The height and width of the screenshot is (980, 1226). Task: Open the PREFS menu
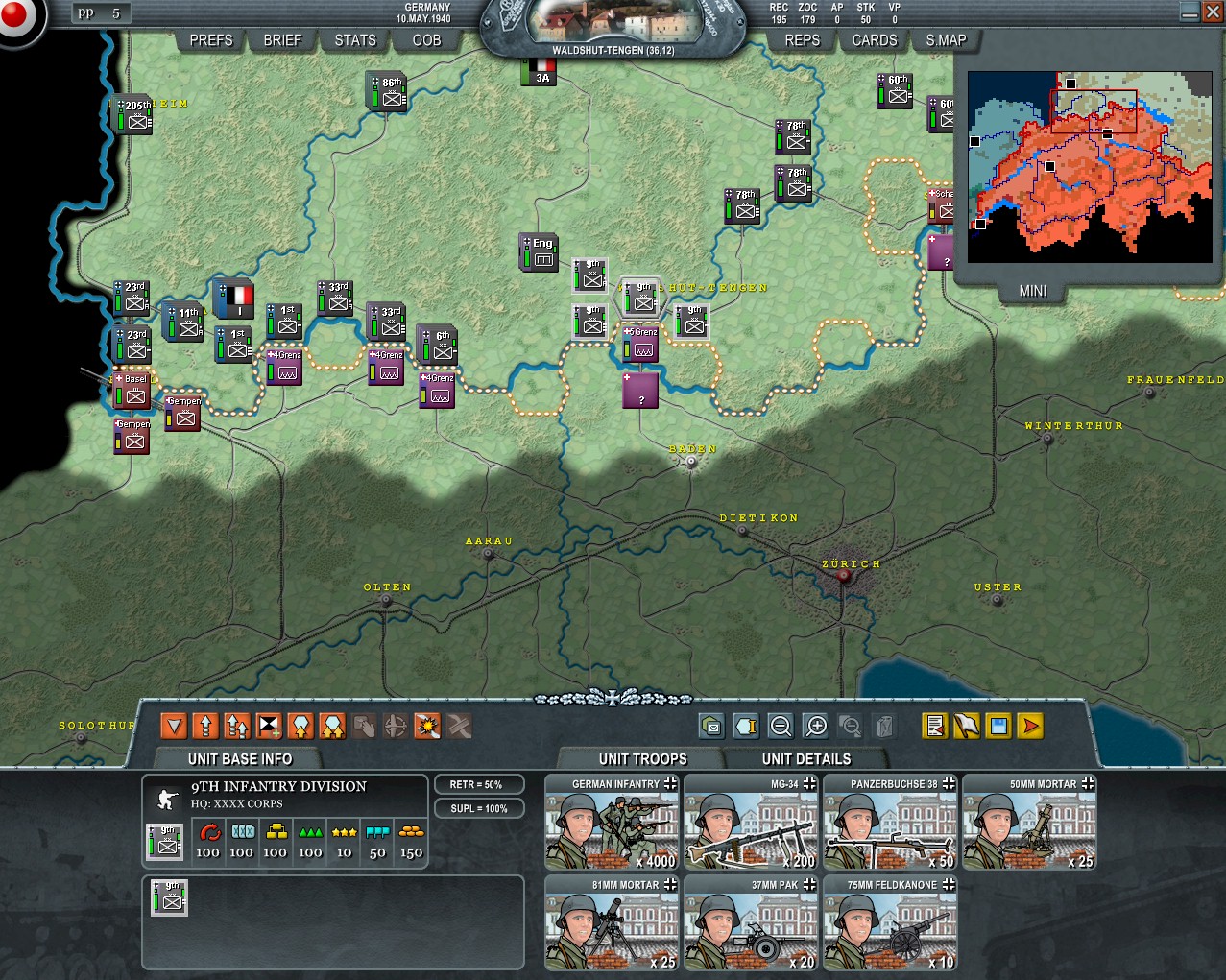click(x=211, y=40)
